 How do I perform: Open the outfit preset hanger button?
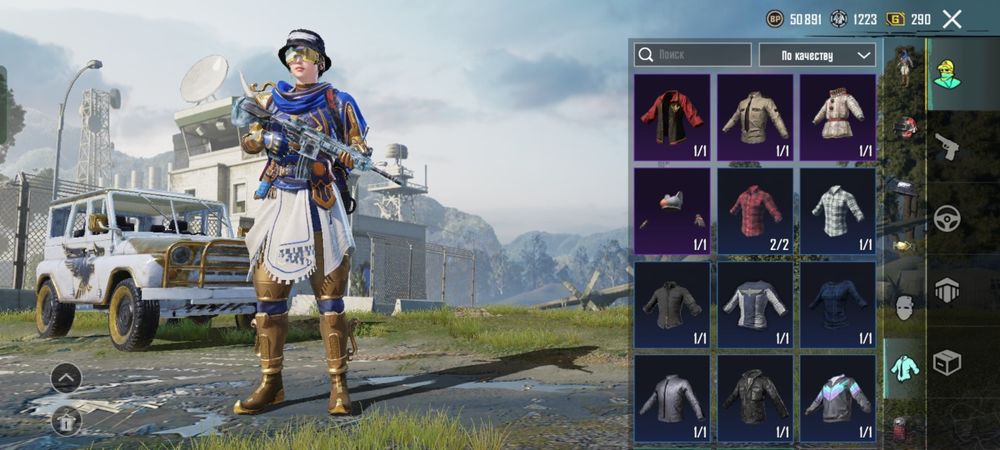point(66,420)
